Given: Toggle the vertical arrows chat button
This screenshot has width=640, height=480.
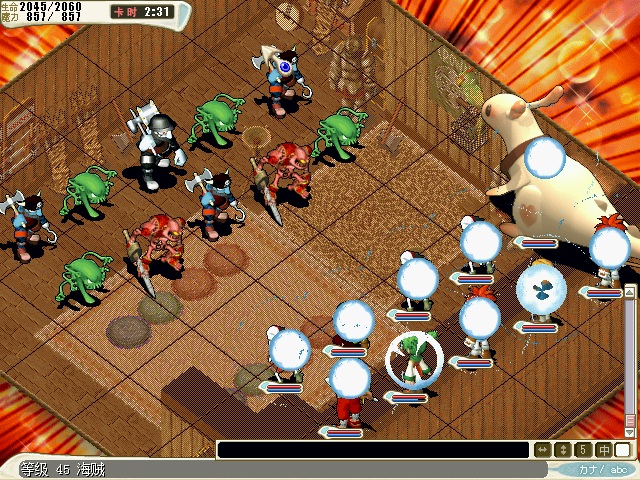Looking at the screenshot, I should pos(562,450).
